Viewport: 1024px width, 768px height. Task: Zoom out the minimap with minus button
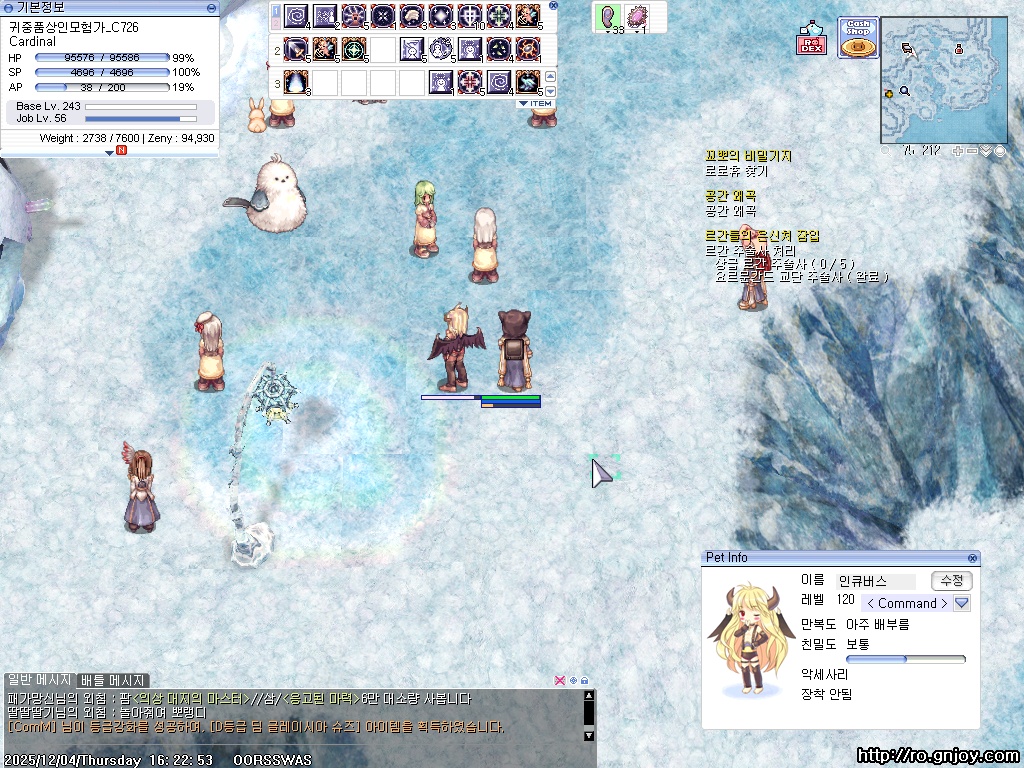pos(972,151)
